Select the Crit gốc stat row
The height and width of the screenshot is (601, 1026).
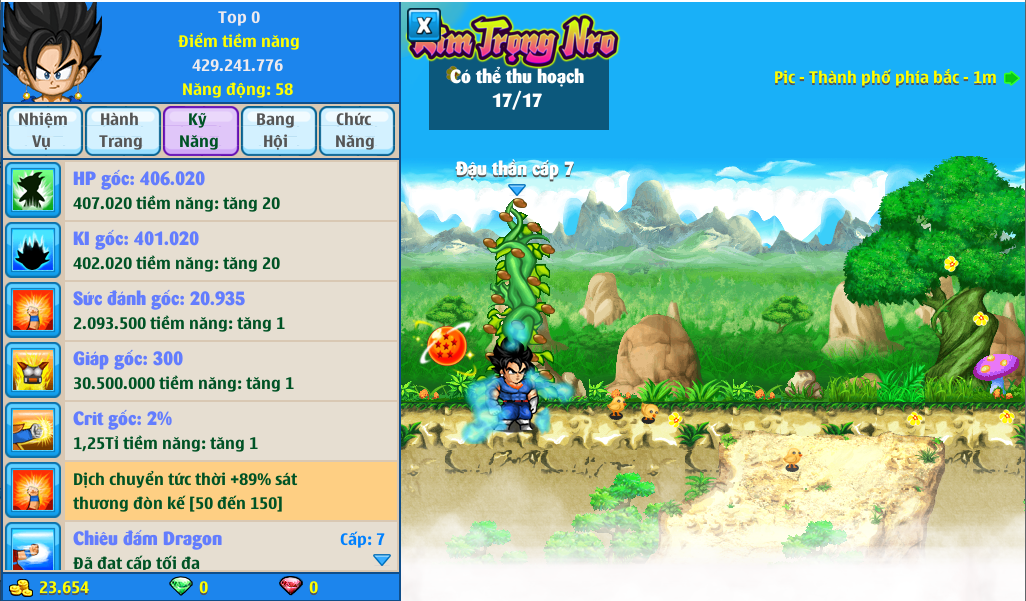pyautogui.click(x=200, y=431)
